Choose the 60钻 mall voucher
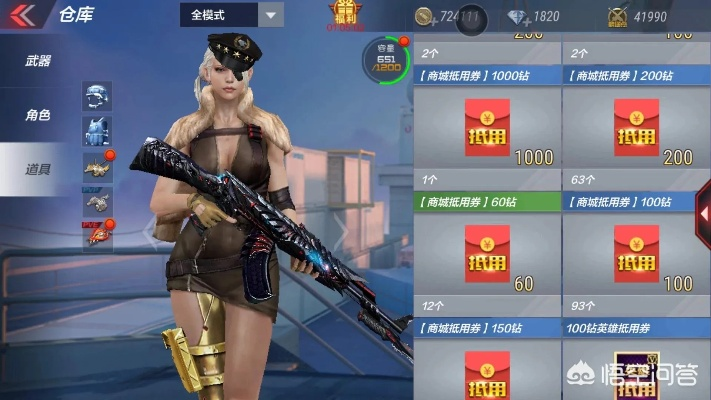The height and width of the screenshot is (400, 711). tap(487, 253)
